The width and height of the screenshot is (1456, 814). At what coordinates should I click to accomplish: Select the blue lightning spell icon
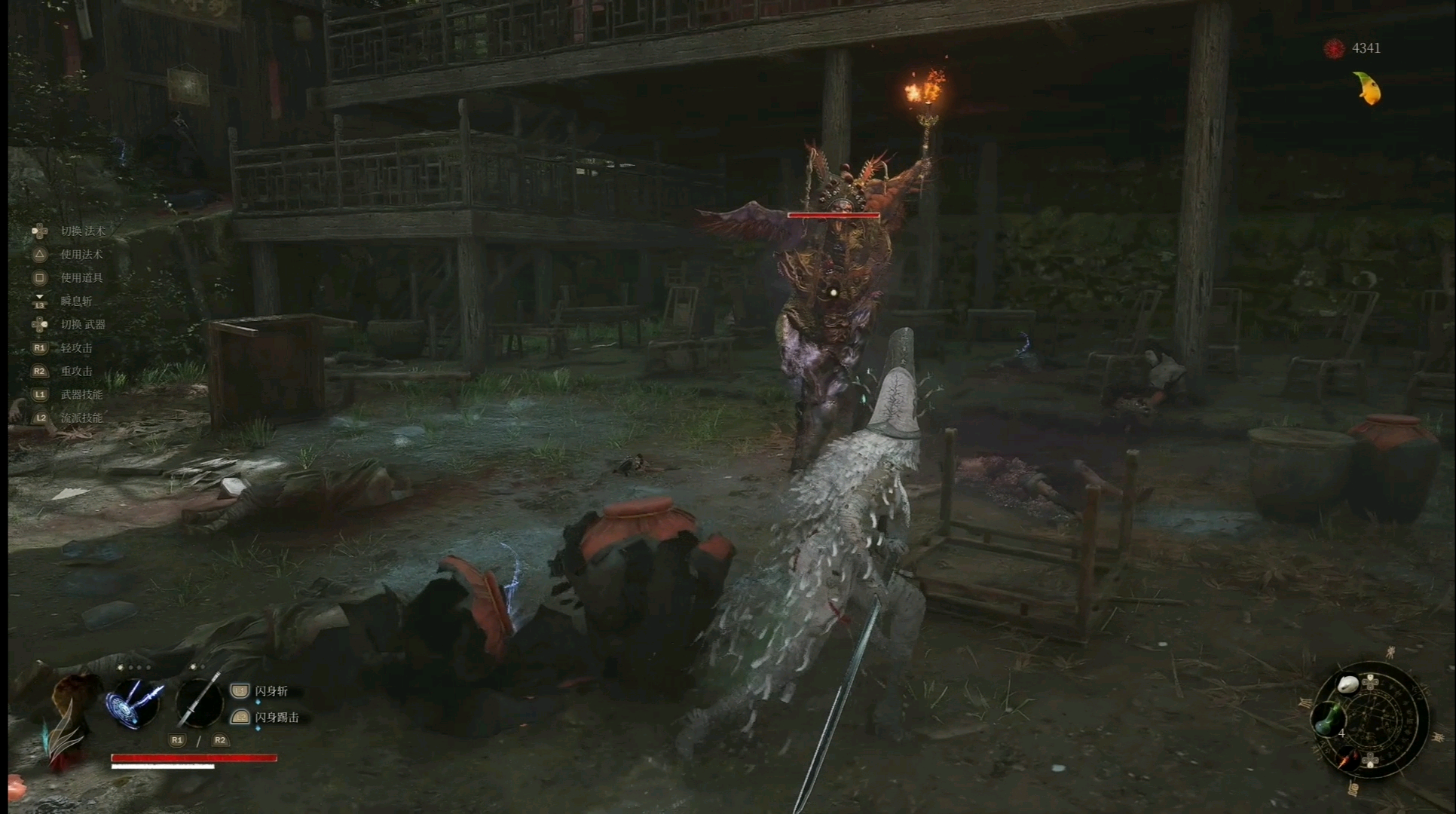(x=134, y=703)
